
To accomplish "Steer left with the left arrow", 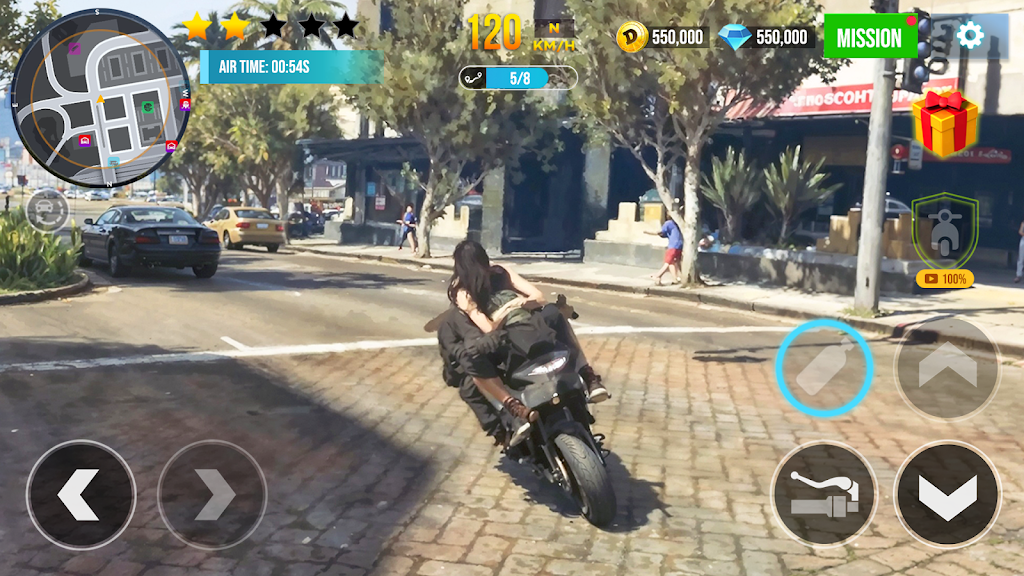I will pyautogui.click(x=80, y=494).
